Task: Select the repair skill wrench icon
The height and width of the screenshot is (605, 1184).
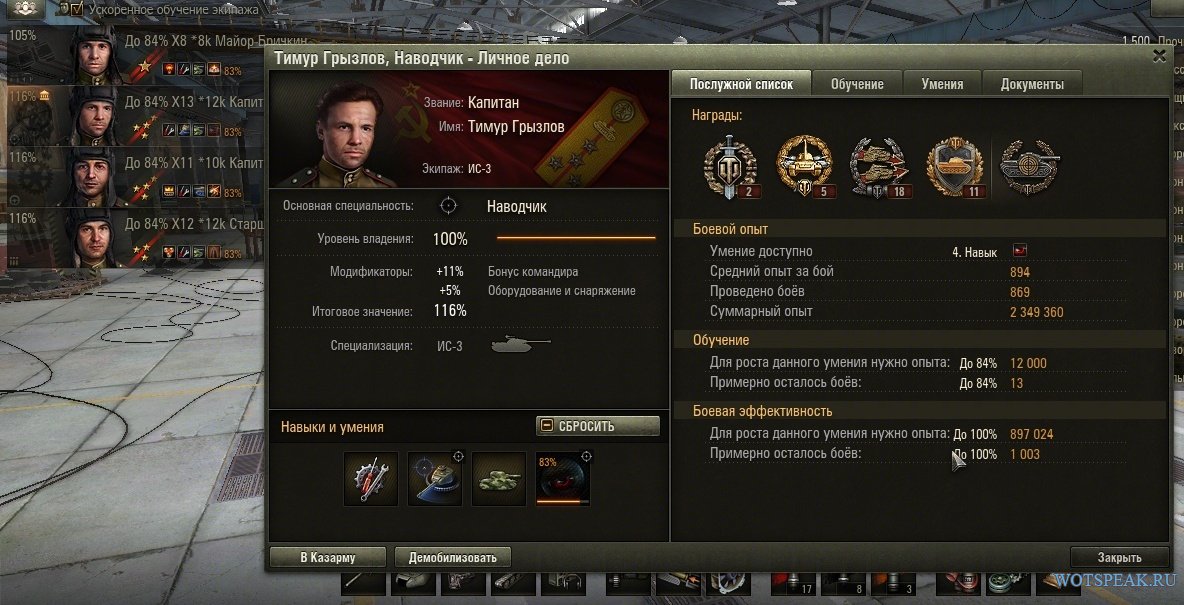Action: point(371,478)
